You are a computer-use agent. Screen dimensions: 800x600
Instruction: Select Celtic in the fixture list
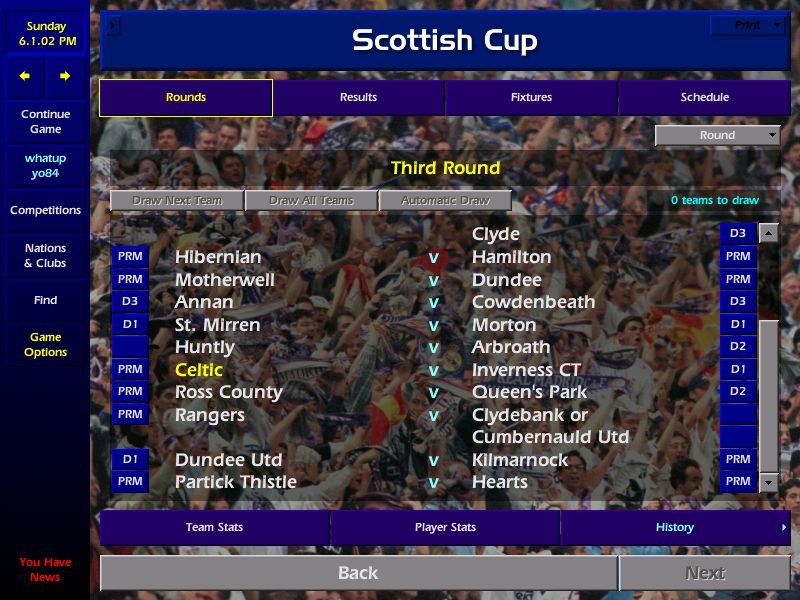pyautogui.click(x=199, y=370)
